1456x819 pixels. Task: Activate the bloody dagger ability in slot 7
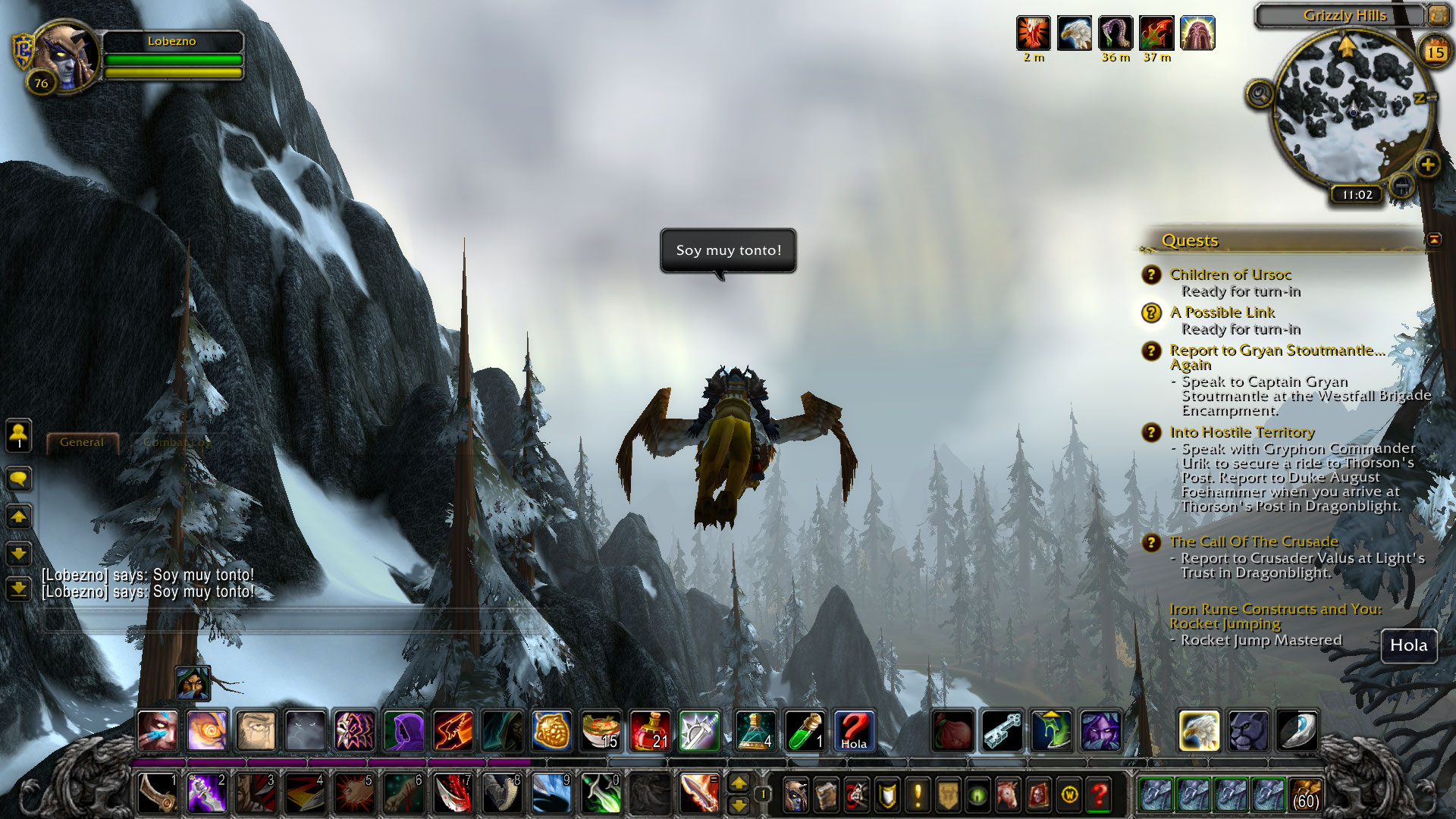point(453,794)
